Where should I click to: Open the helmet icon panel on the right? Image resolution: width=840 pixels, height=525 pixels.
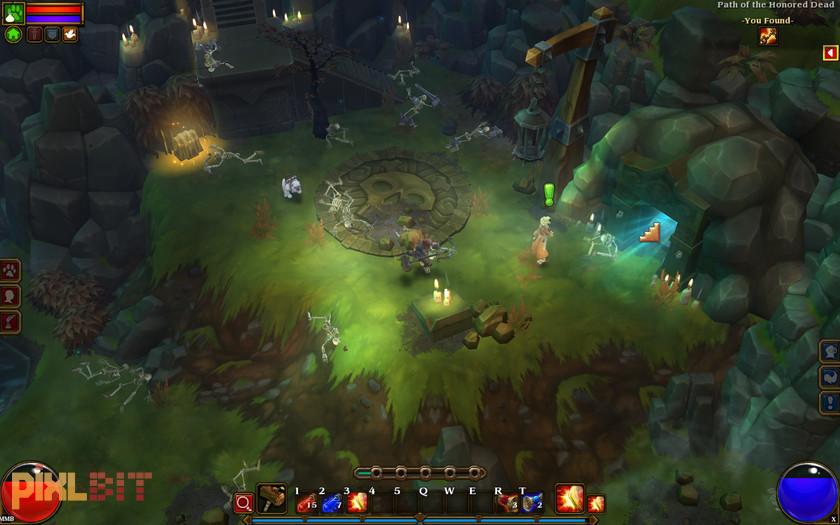tap(829, 351)
